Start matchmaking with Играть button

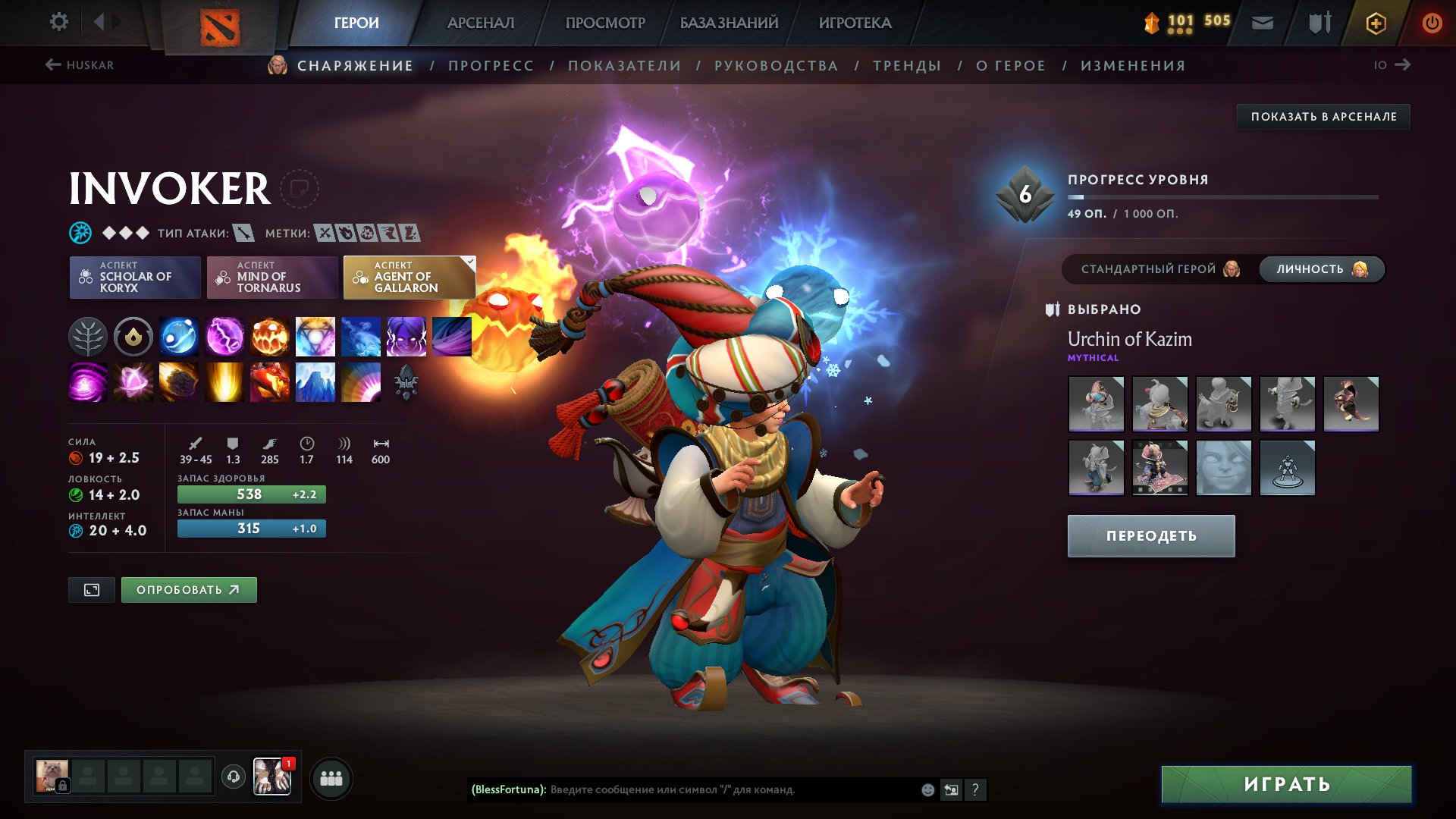point(1286,784)
